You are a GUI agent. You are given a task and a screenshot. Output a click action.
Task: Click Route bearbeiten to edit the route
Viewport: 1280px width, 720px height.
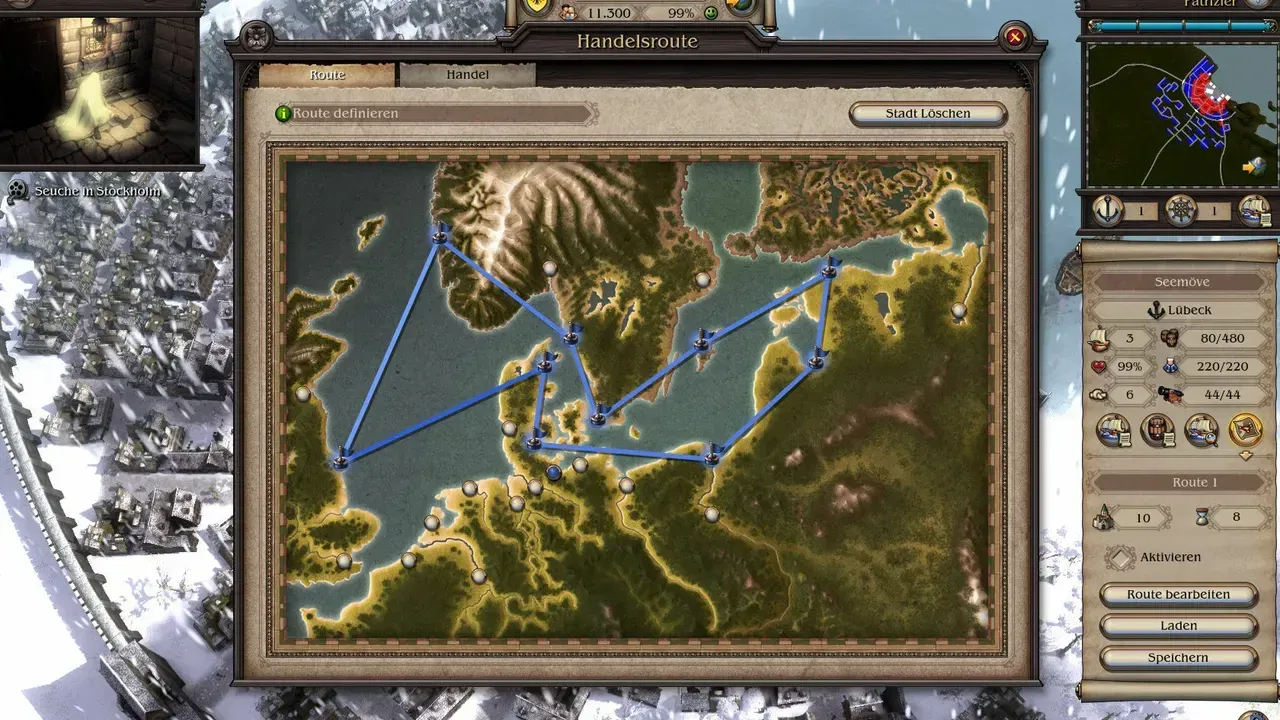(x=1178, y=594)
